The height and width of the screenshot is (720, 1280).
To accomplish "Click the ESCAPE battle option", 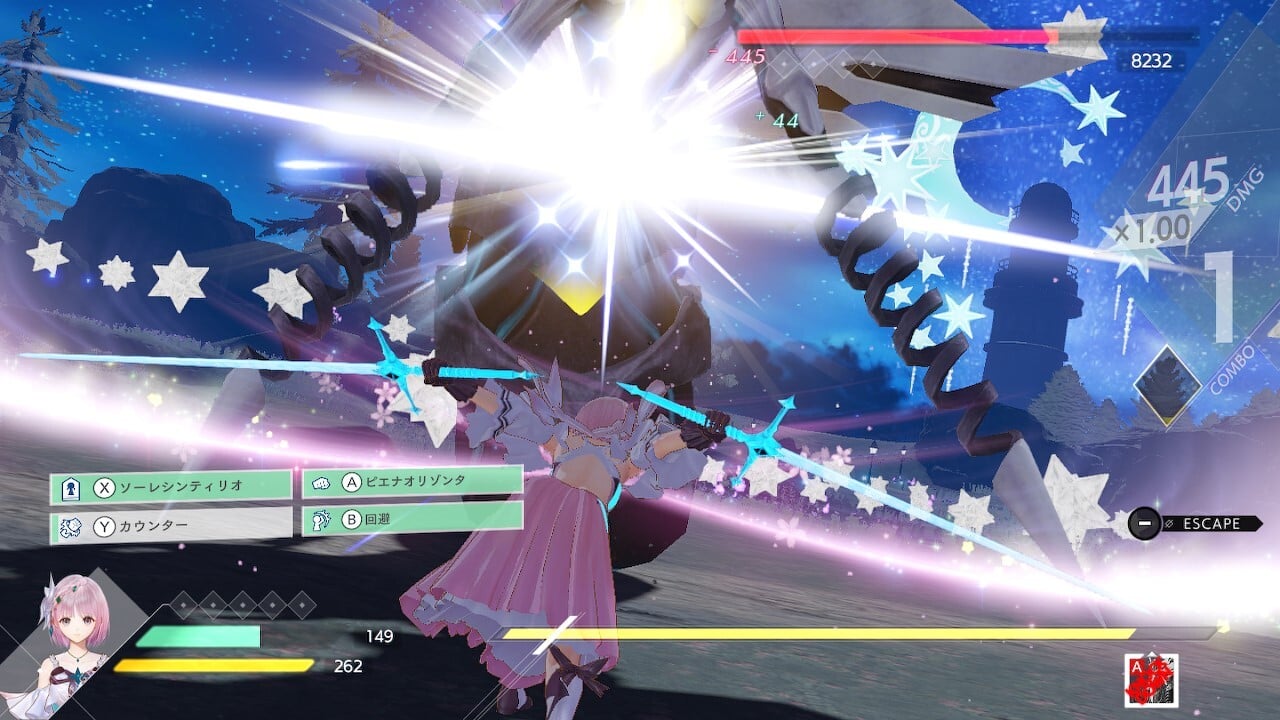I will [1195, 523].
